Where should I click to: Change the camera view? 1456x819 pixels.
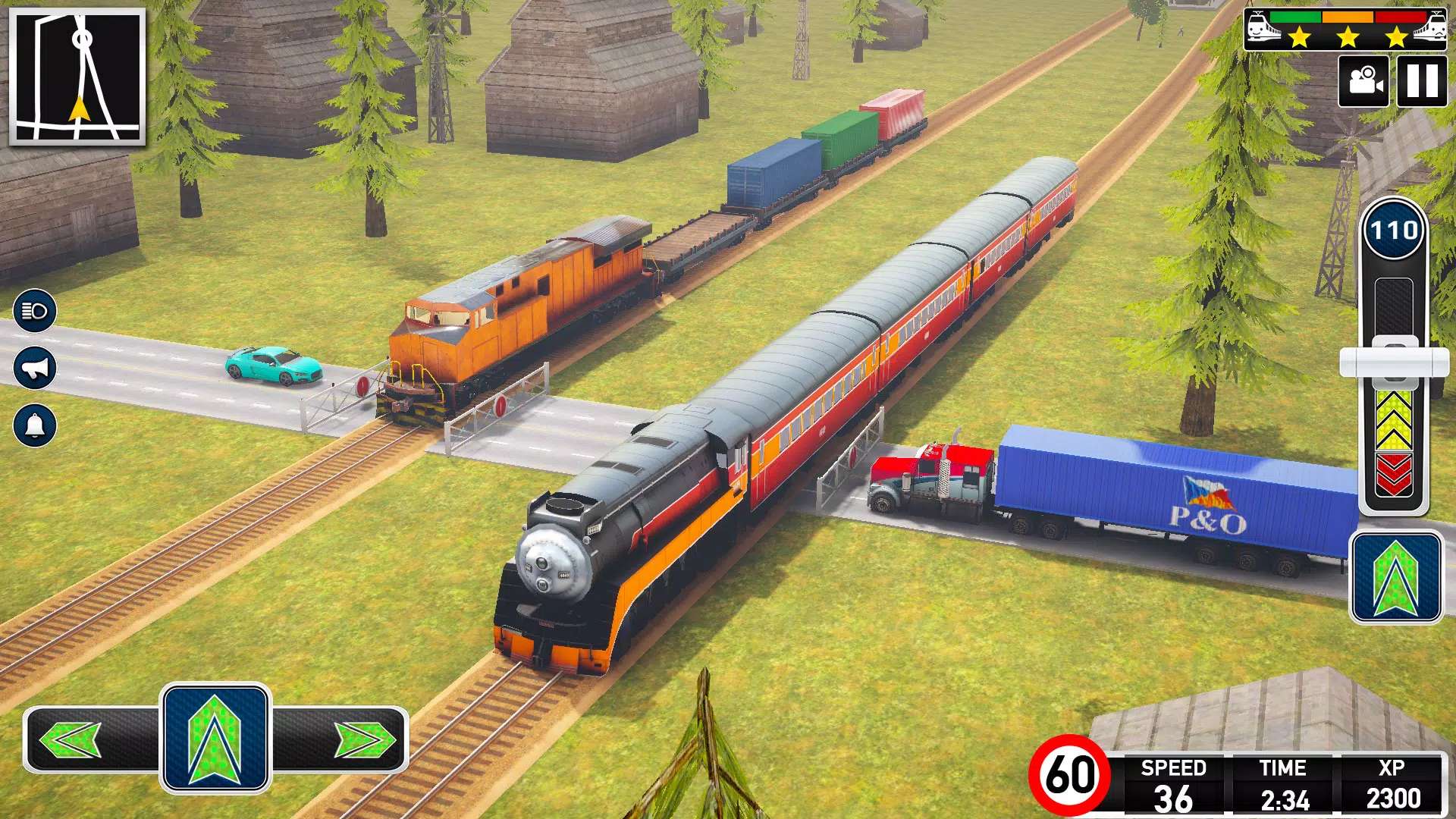pyautogui.click(x=1363, y=80)
